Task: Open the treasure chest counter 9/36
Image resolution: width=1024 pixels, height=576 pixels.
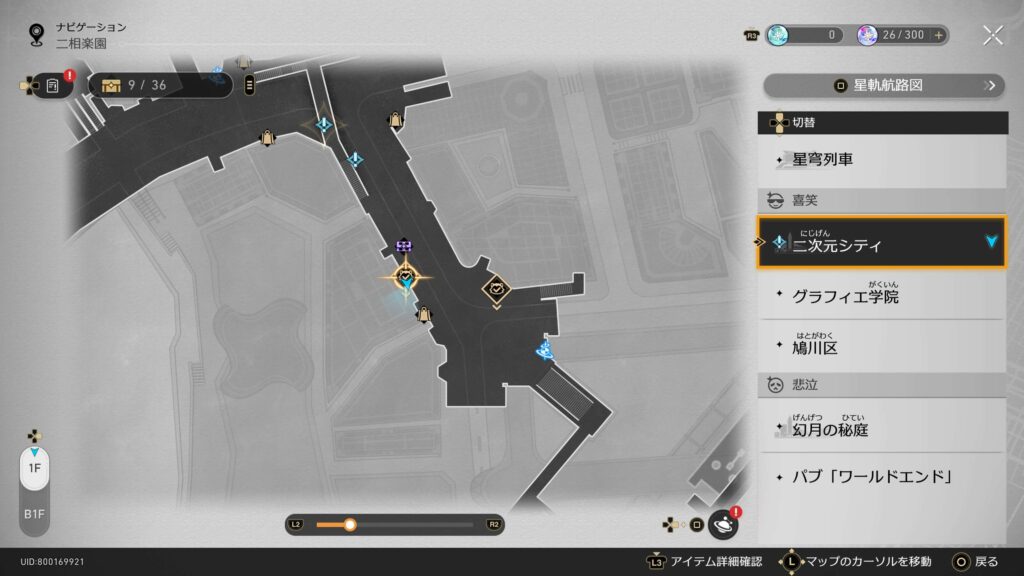Action: (x=160, y=86)
